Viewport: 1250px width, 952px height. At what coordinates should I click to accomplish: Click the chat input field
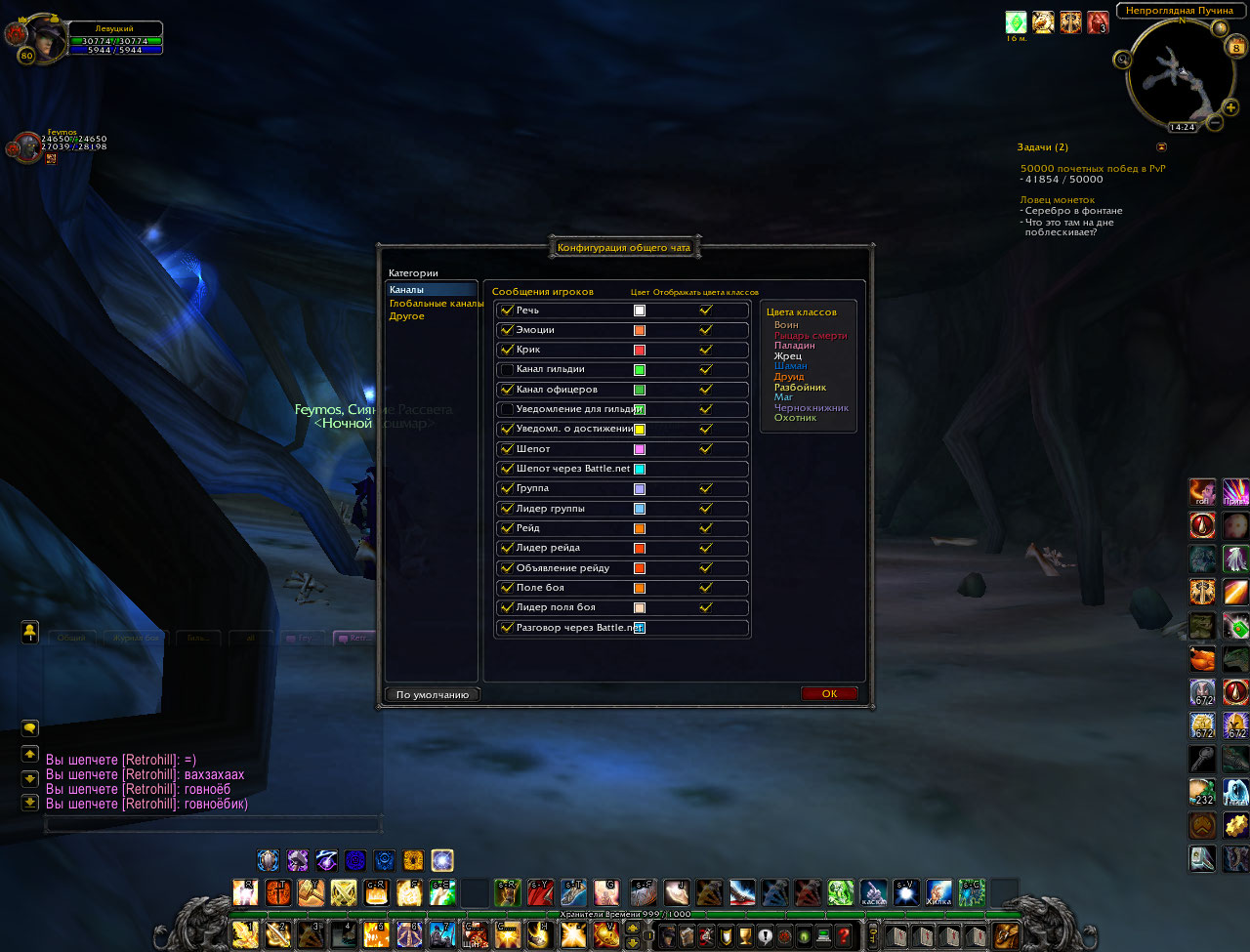point(212,824)
